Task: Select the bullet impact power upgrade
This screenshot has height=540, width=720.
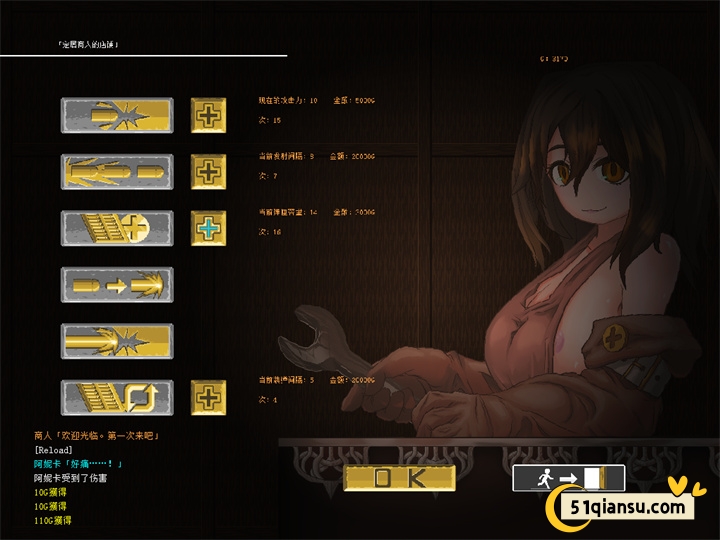Action: point(117,115)
